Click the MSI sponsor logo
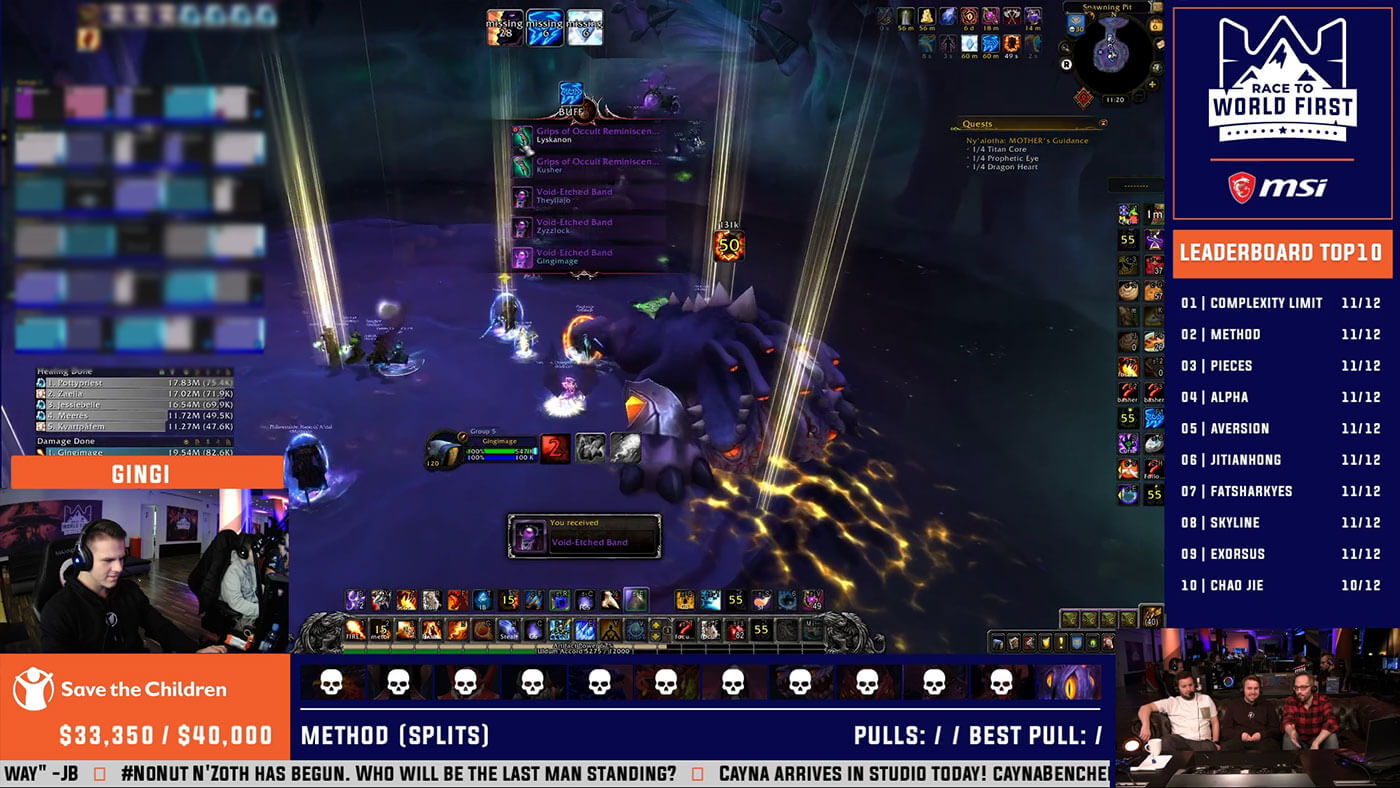 (1282, 188)
